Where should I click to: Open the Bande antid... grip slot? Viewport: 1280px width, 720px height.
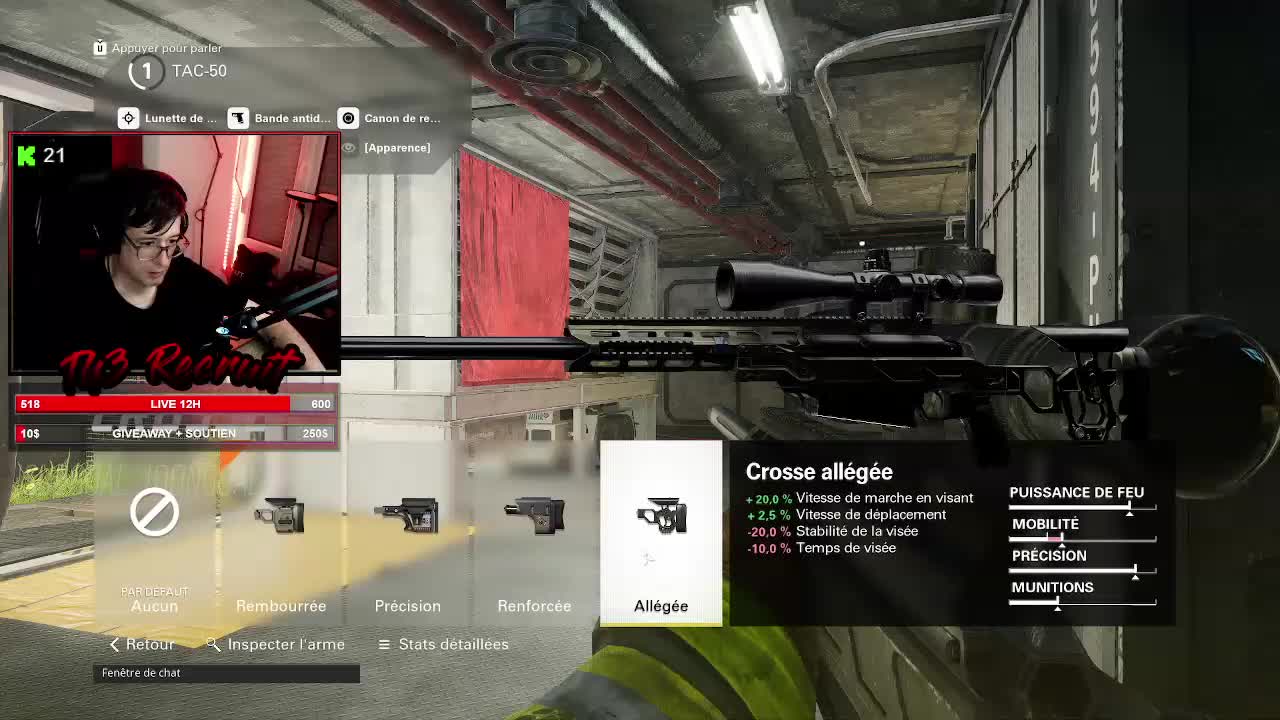coord(280,118)
